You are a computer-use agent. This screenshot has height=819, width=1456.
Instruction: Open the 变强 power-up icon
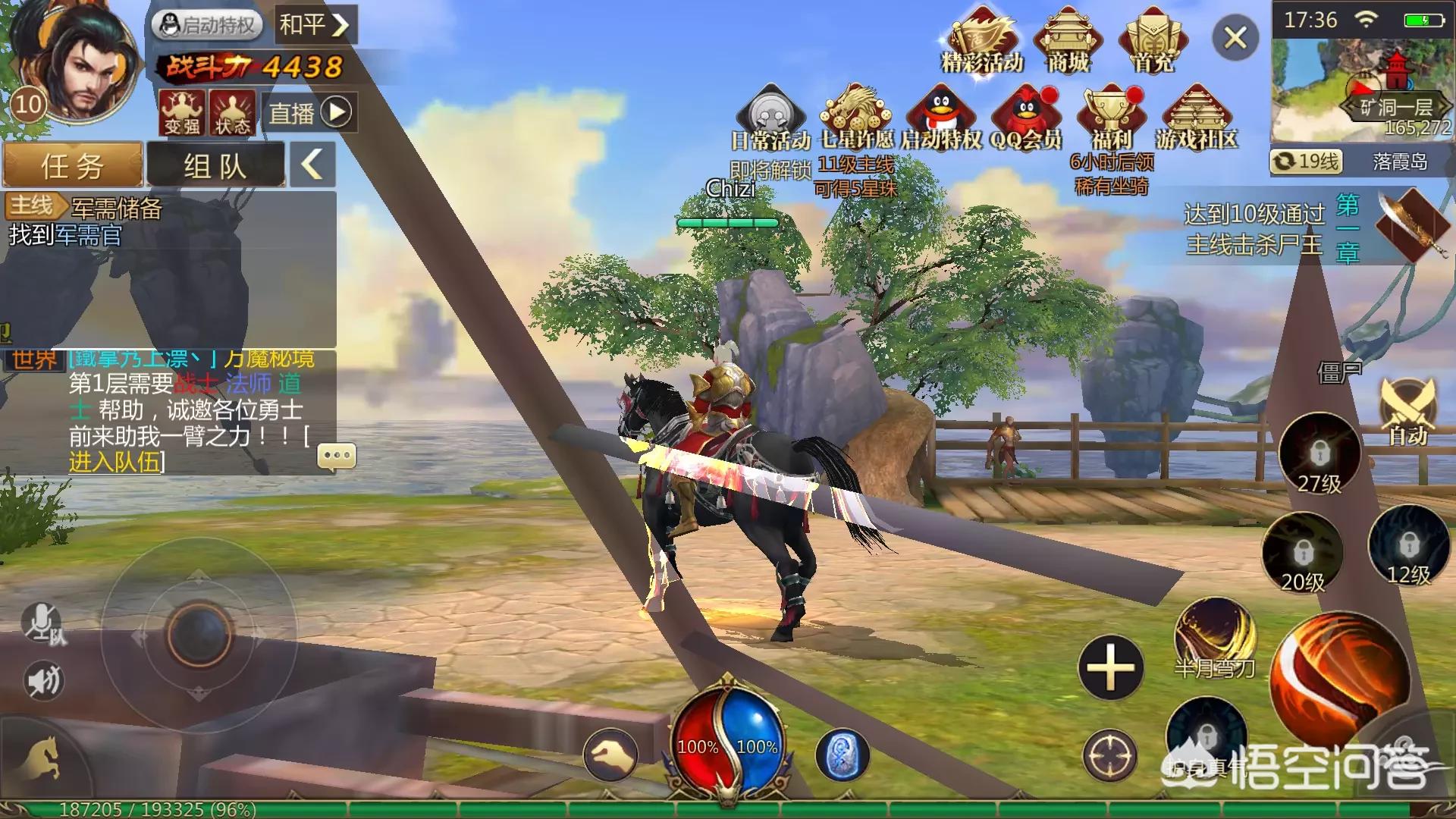tap(182, 112)
